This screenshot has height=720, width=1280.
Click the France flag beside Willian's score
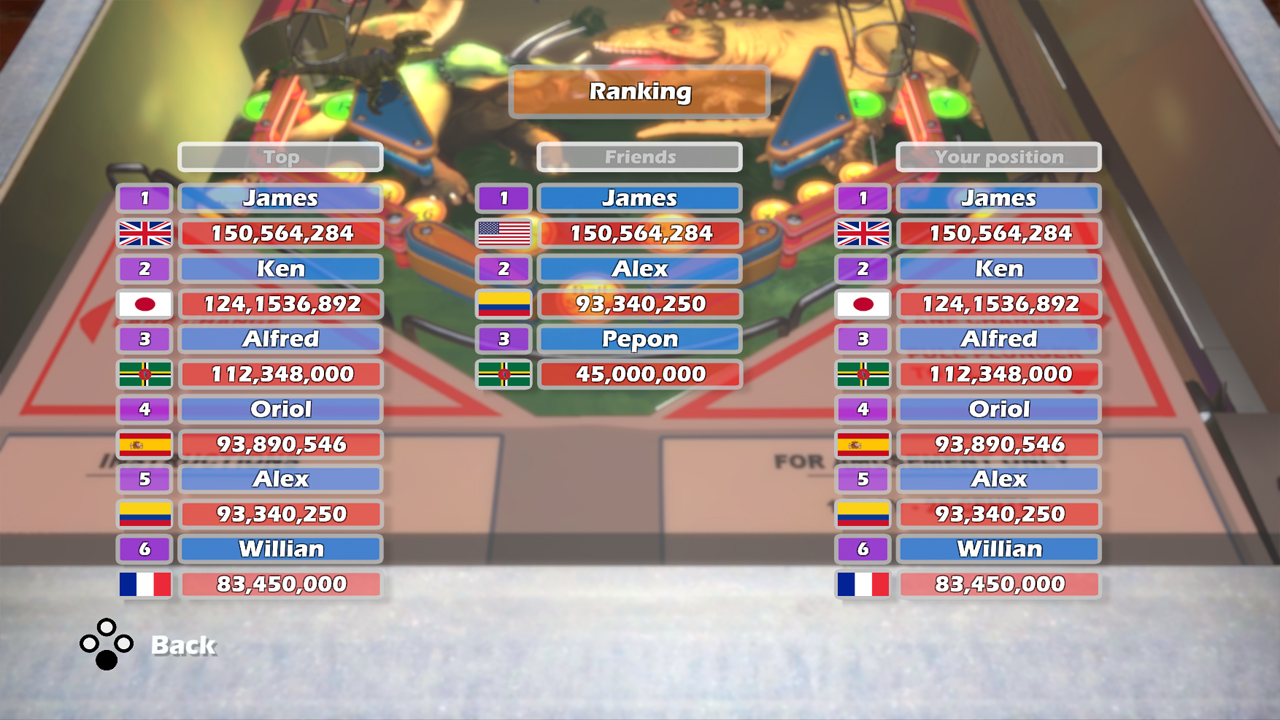pyautogui.click(x=144, y=583)
